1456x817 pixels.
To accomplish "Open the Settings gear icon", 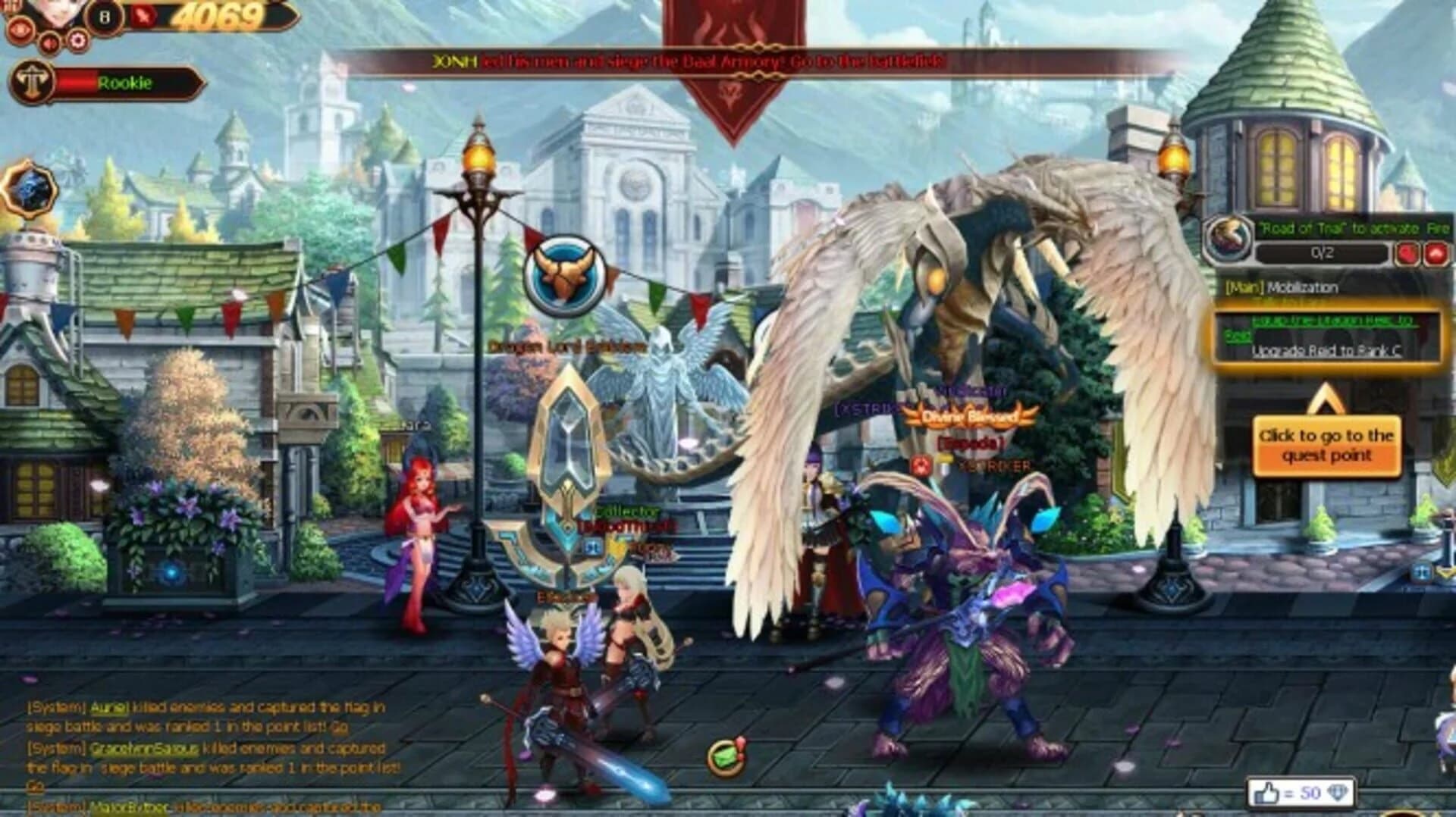I will pyautogui.click(x=76, y=40).
